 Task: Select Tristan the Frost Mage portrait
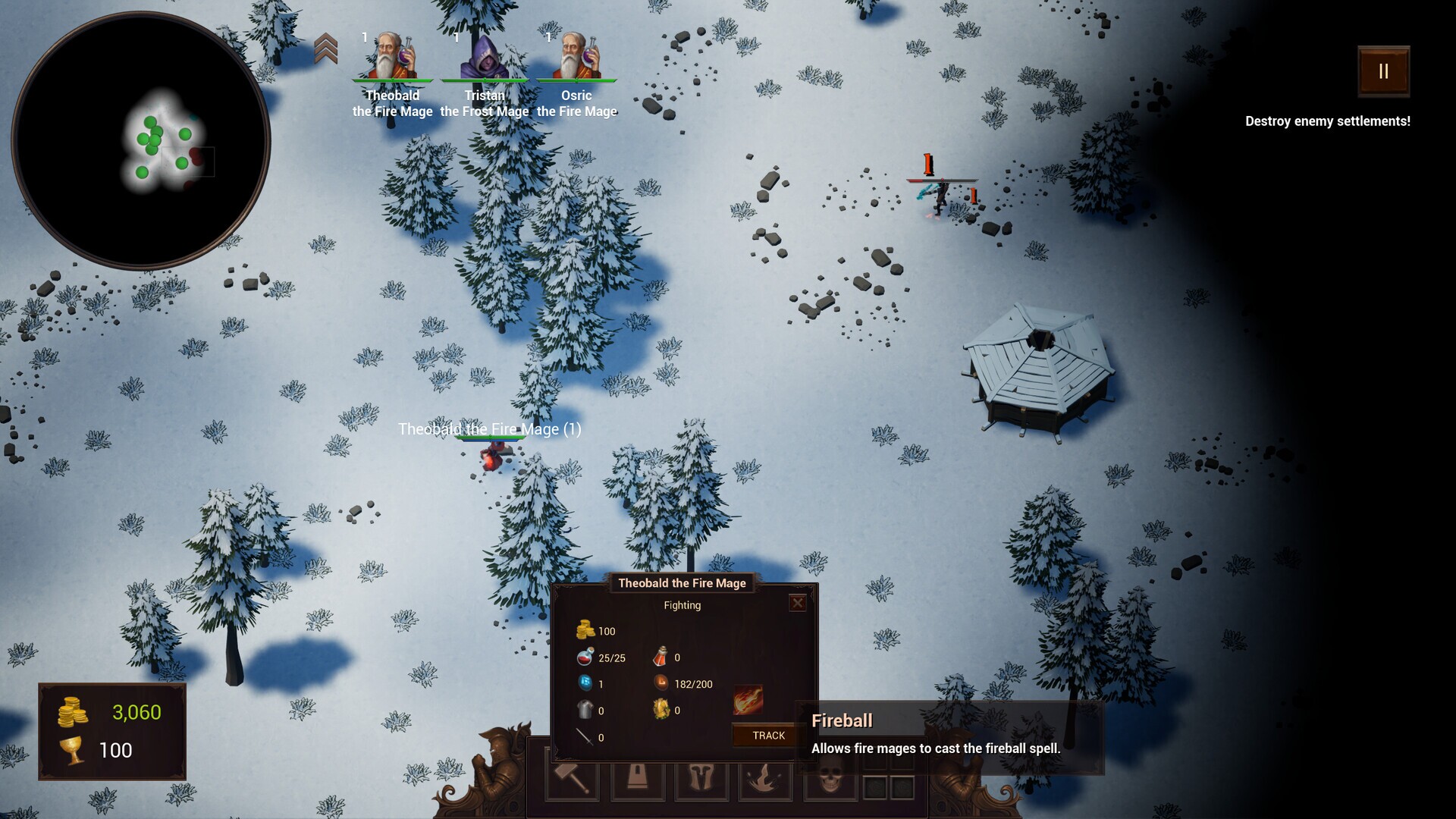(485, 57)
